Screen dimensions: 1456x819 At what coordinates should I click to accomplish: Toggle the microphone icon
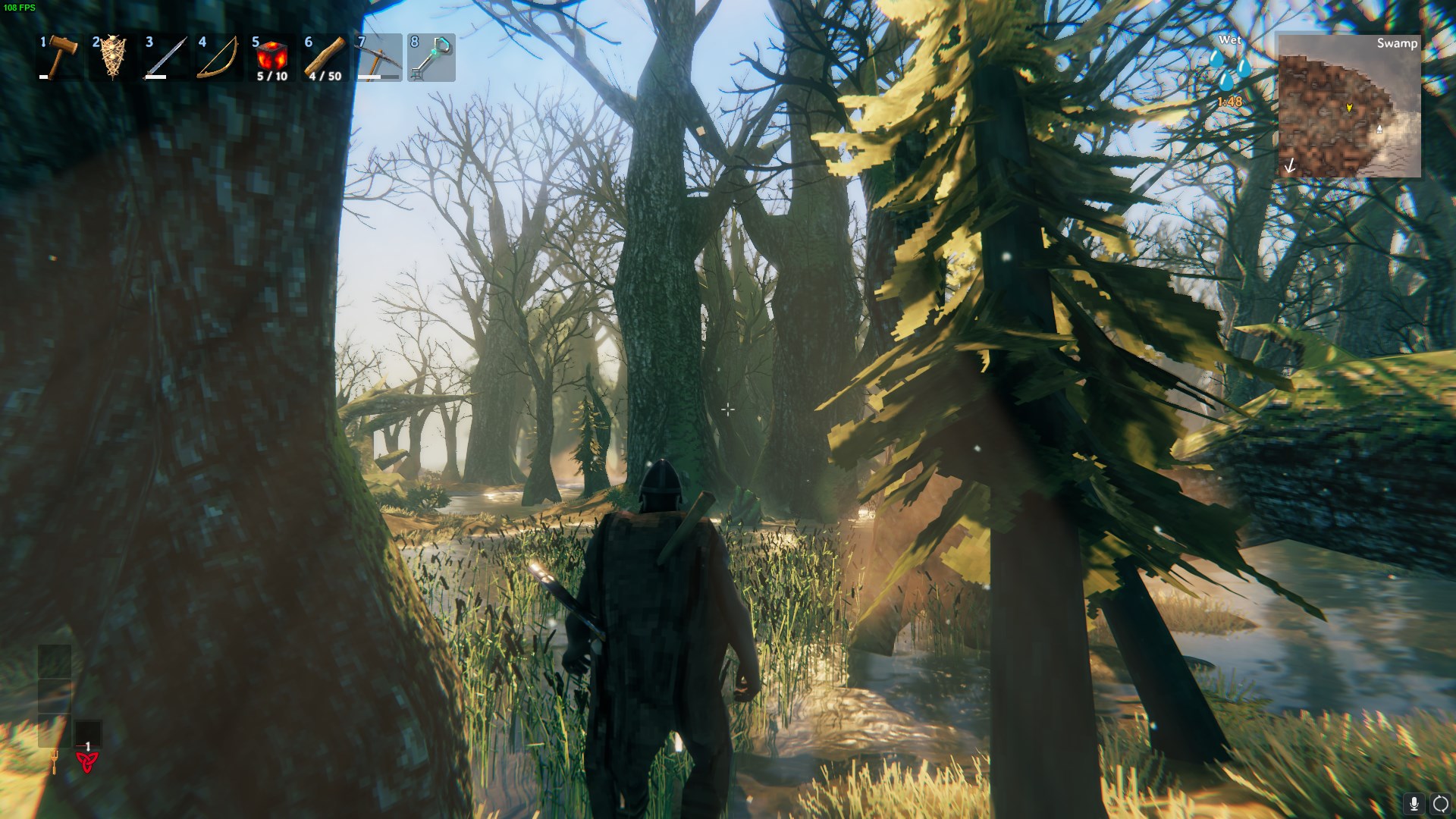coord(1414,803)
